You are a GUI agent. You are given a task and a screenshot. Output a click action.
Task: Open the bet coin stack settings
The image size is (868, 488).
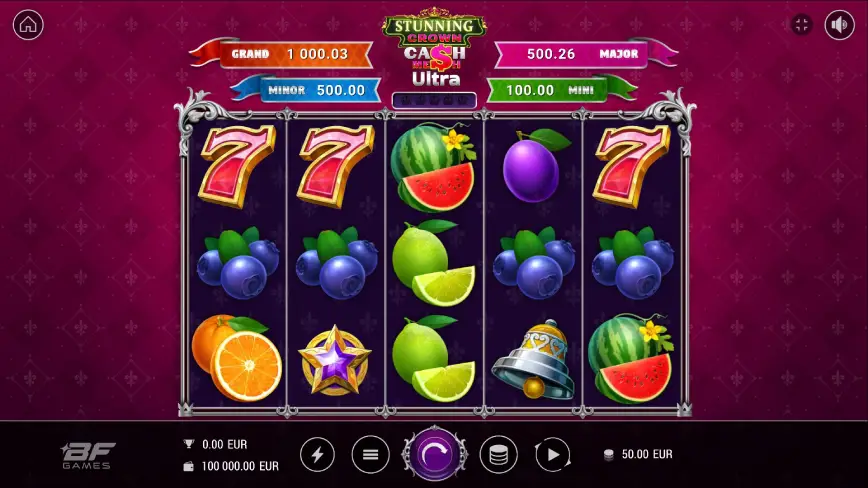499,455
